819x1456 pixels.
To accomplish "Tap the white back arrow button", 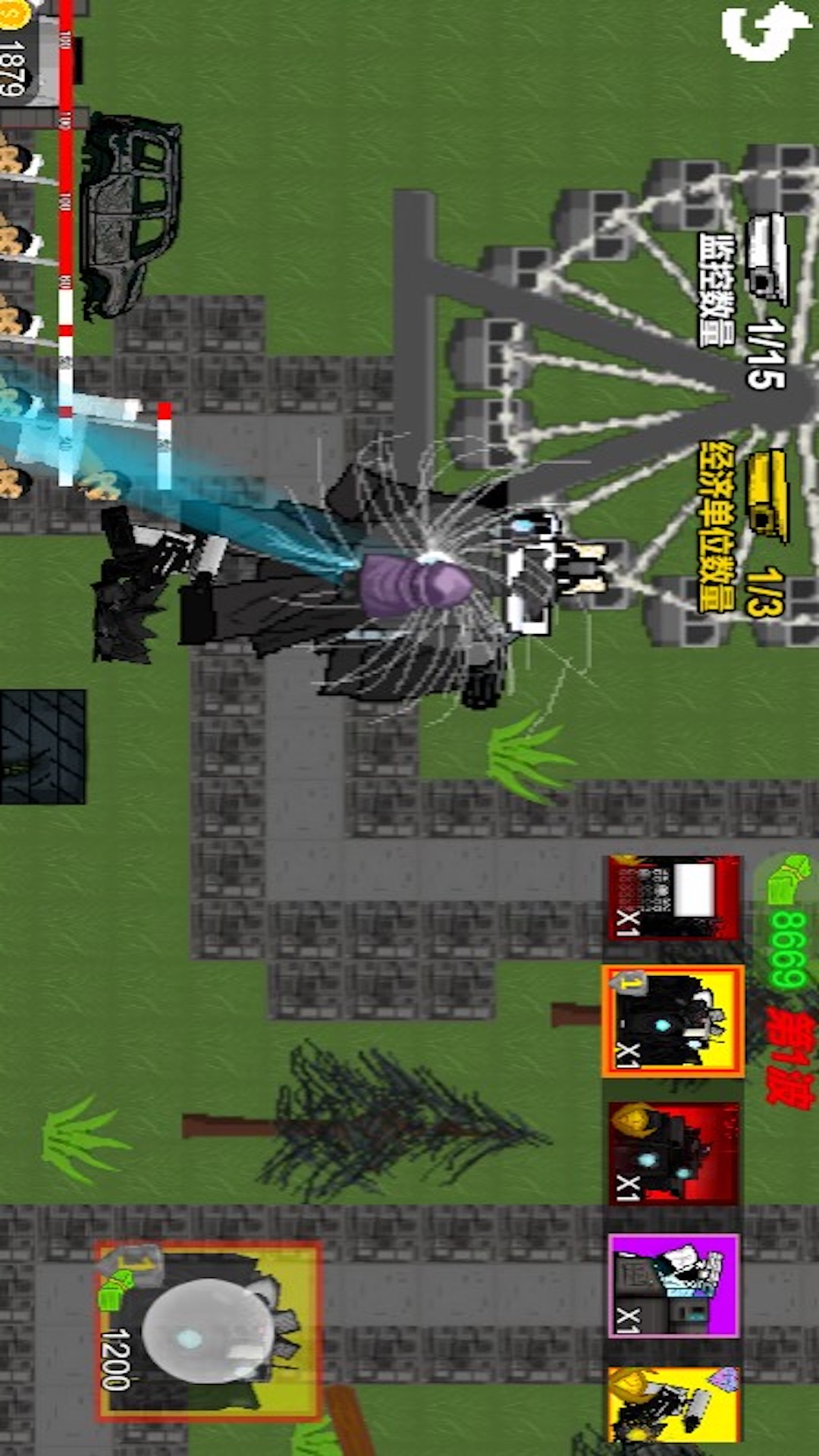I will [764, 32].
